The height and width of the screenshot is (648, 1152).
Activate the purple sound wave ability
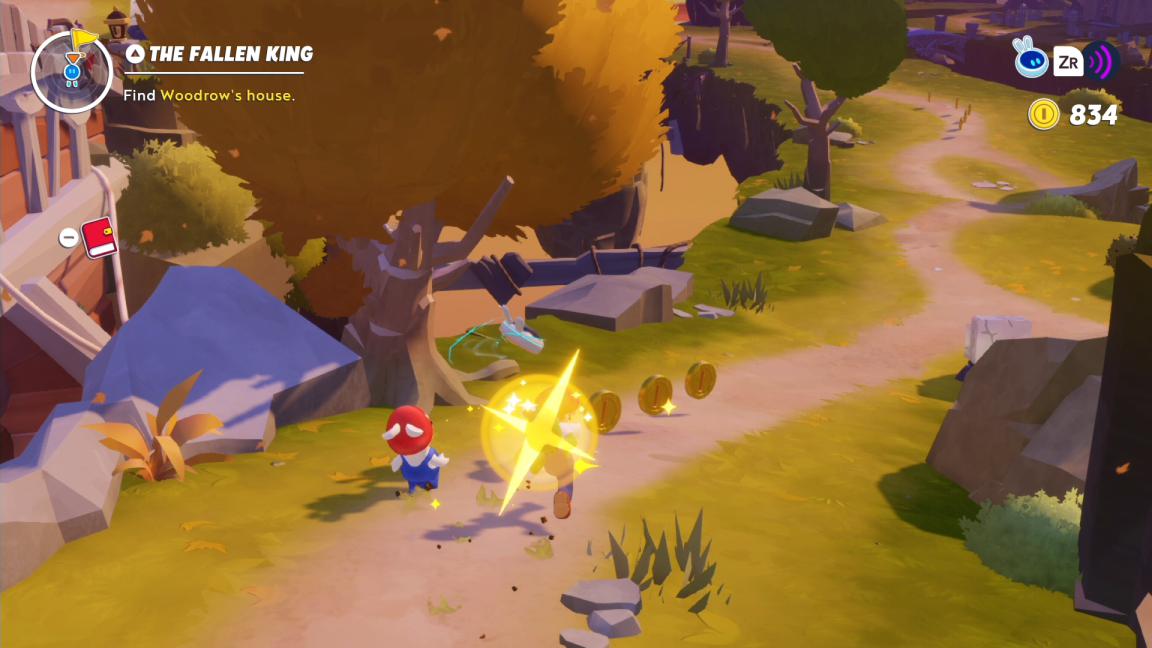point(1101,62)
